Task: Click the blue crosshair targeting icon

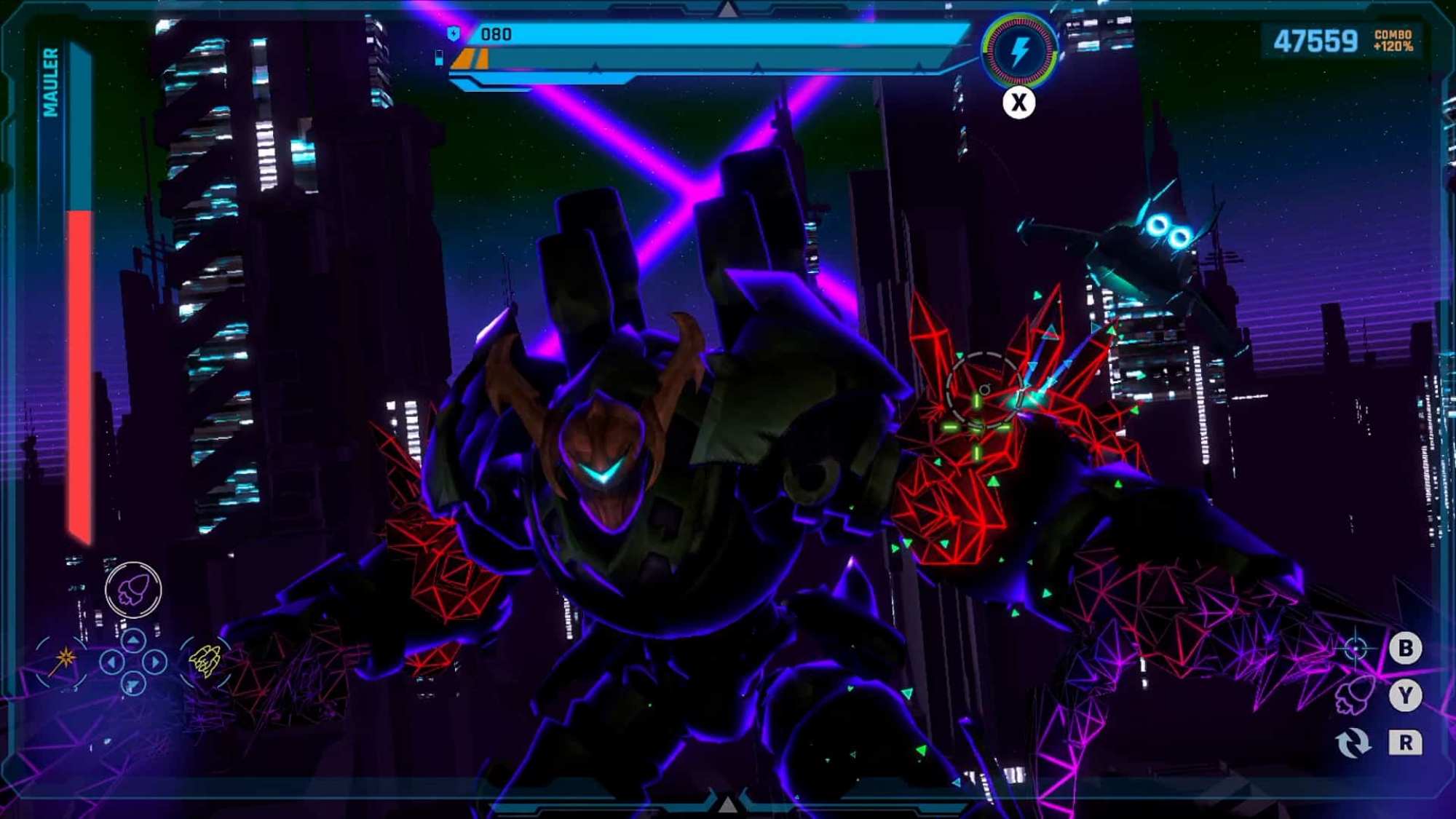Action: click(x=1355, y=647)
